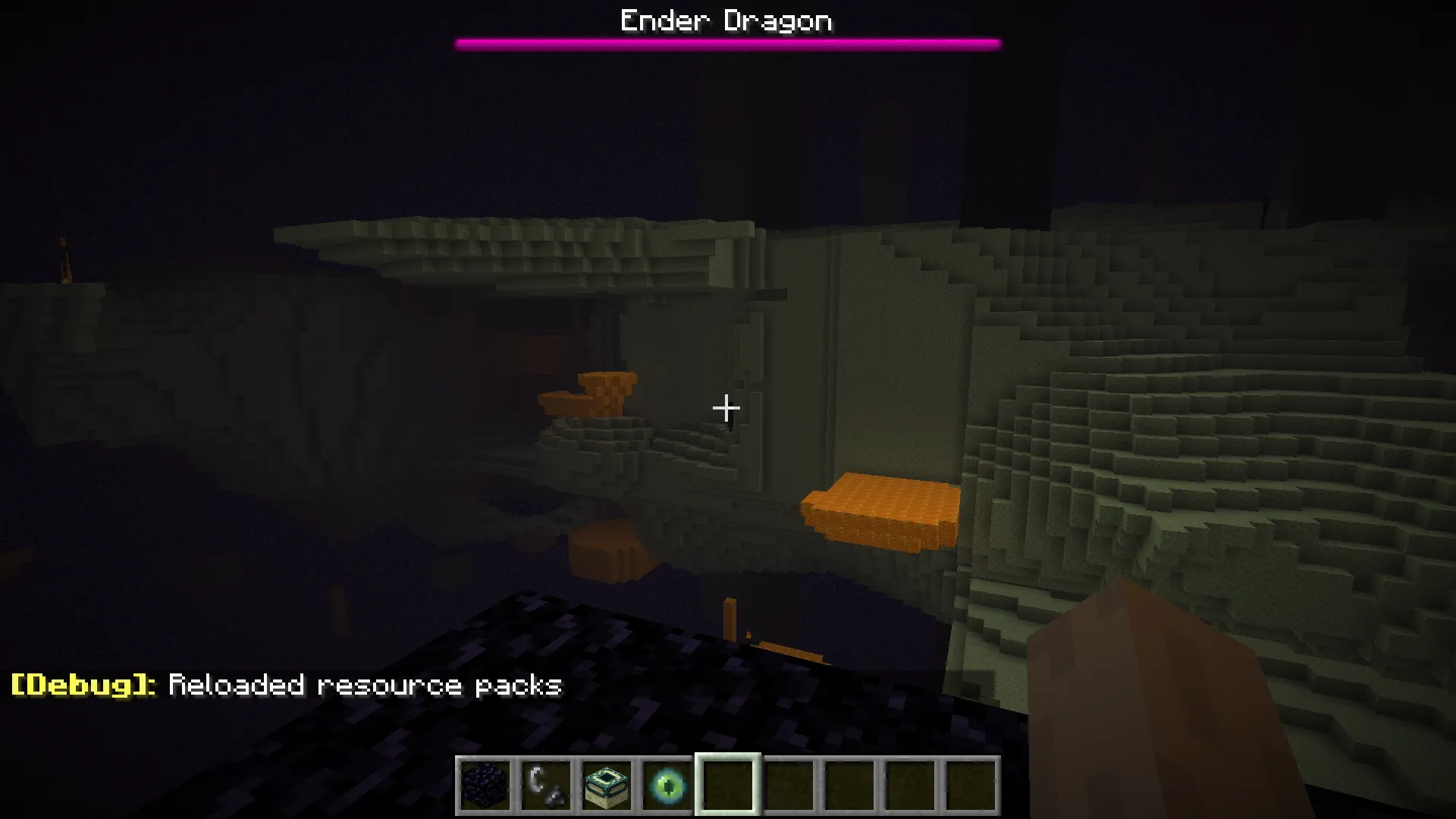Image resolution: width=1456 pixels, height=819 pixels.
Task: Click the crosshair at screen center
Action: [727, 409]
